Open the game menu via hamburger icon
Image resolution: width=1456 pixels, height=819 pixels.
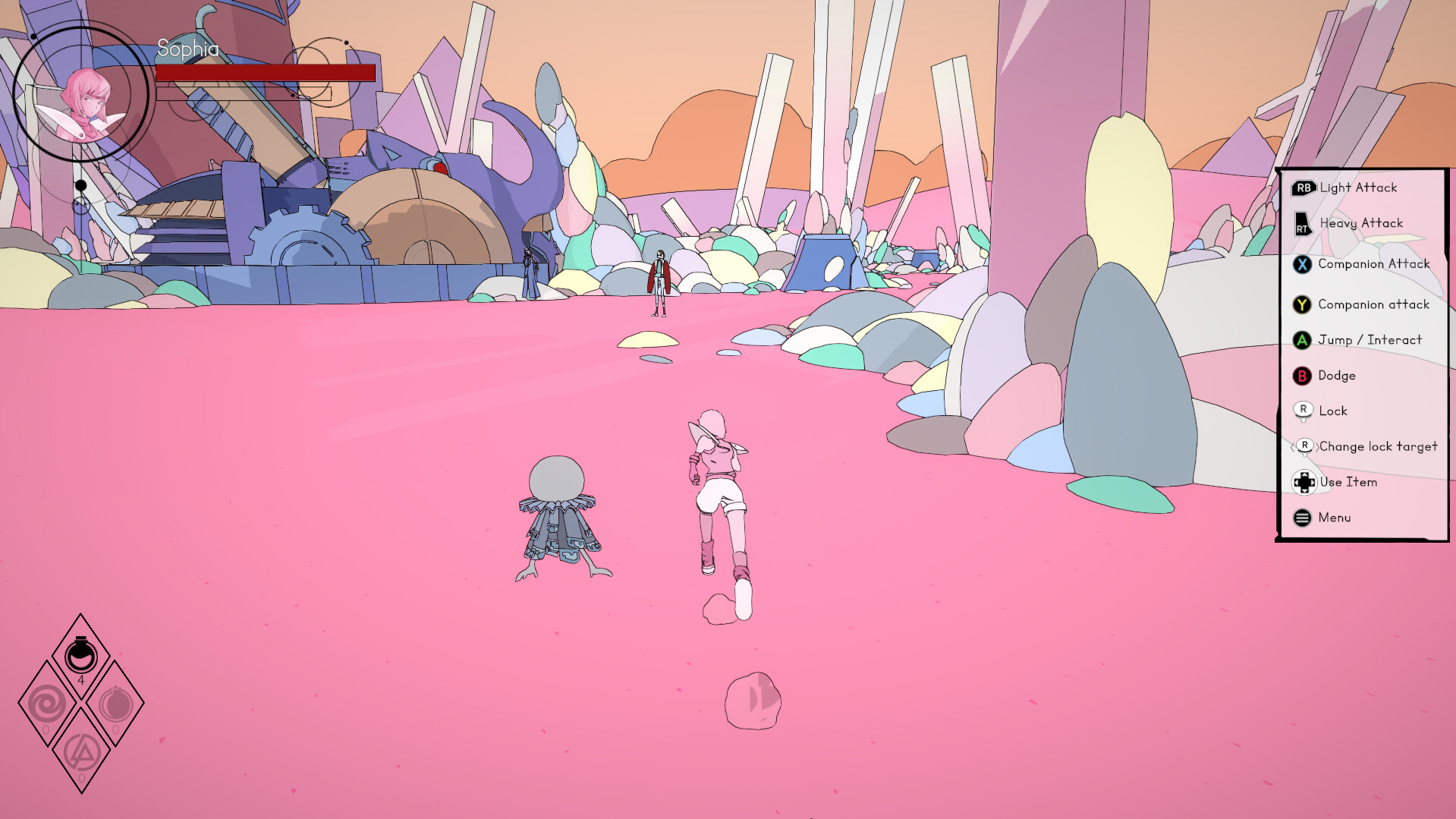tap(1303, 517)
